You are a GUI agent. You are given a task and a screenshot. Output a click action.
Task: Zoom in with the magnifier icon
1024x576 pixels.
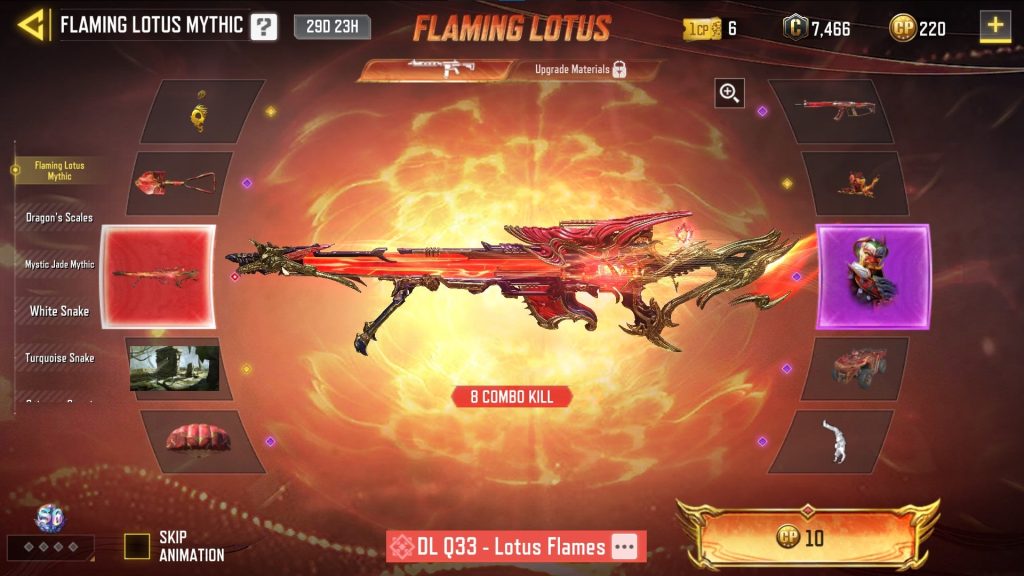point(729,94)
